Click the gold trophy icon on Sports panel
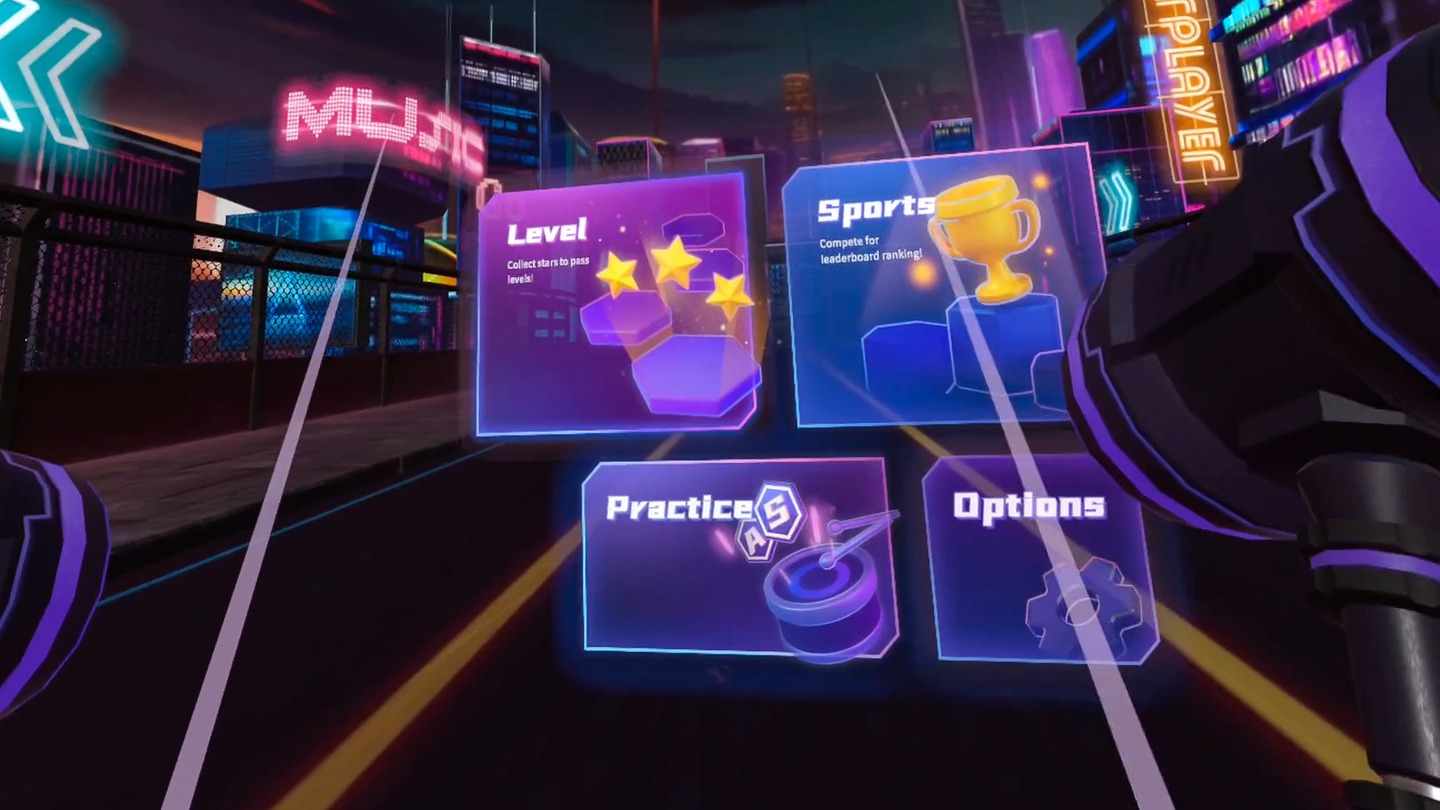Viewport: 1440px width, 810px height. [990, 240]
